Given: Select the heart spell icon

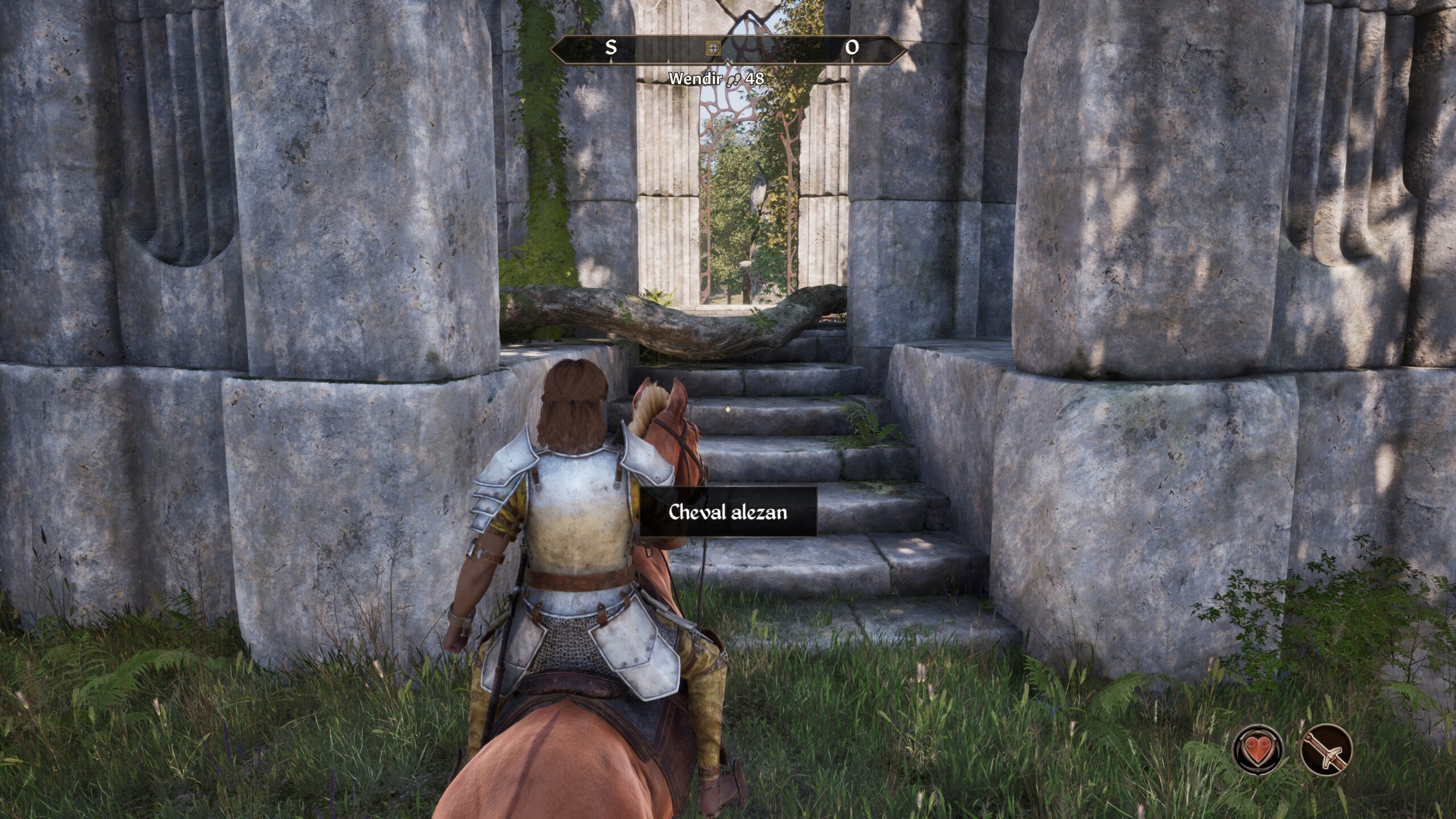Looking at the screenshot, I should point(1258,749).
